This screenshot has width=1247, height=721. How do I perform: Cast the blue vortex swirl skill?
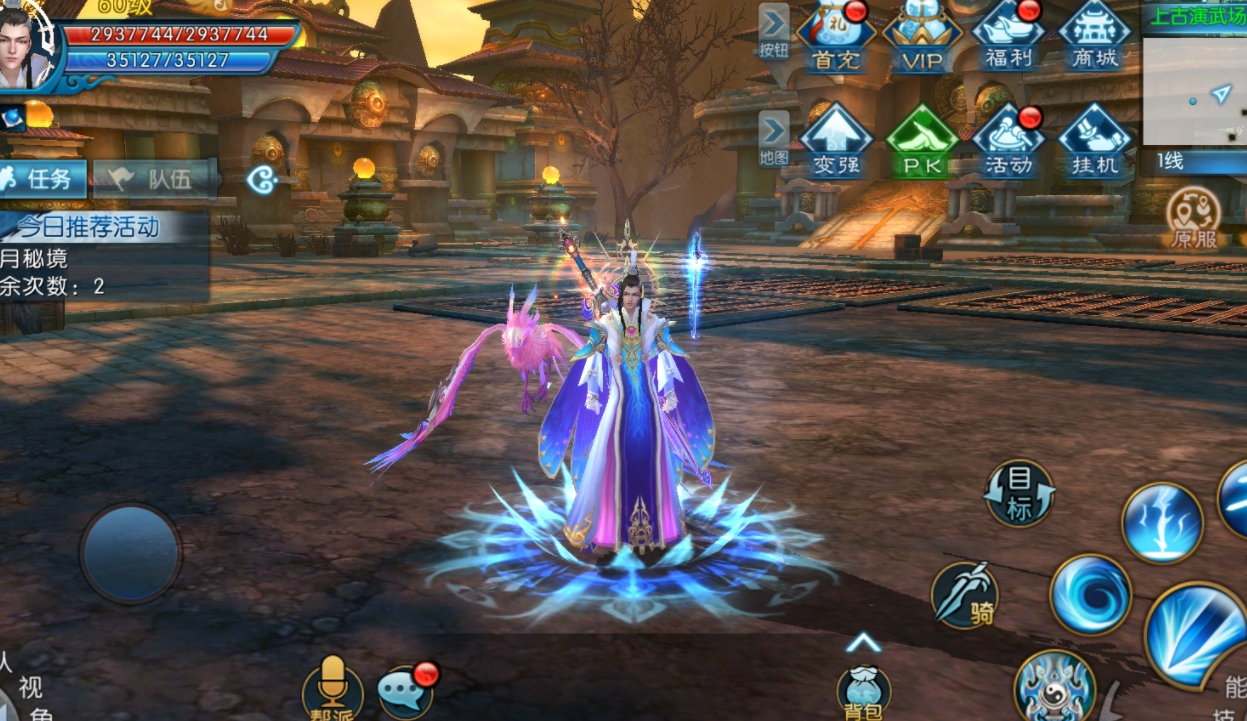coord(1090,595)
